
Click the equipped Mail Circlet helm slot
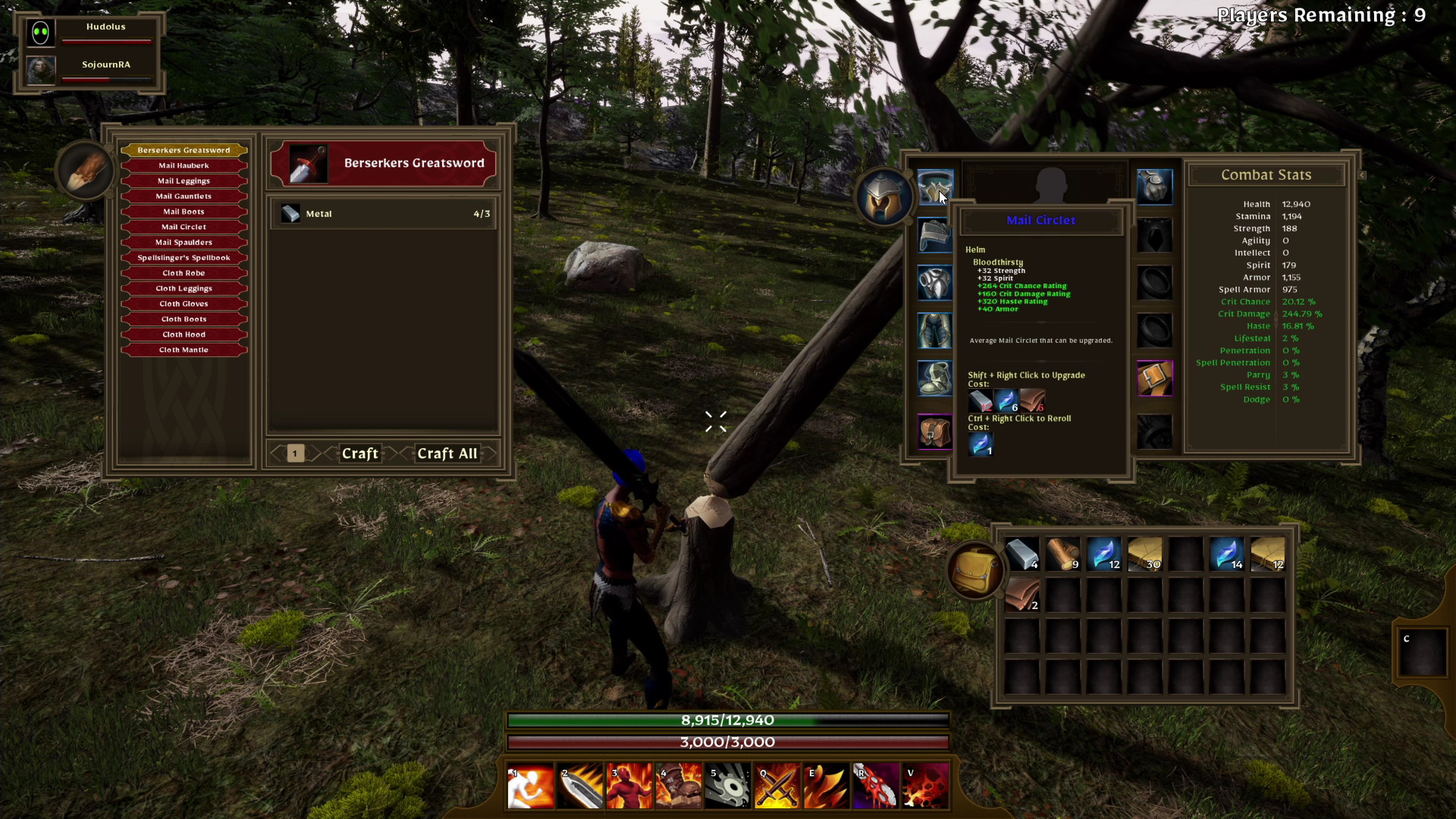point(934,187)
